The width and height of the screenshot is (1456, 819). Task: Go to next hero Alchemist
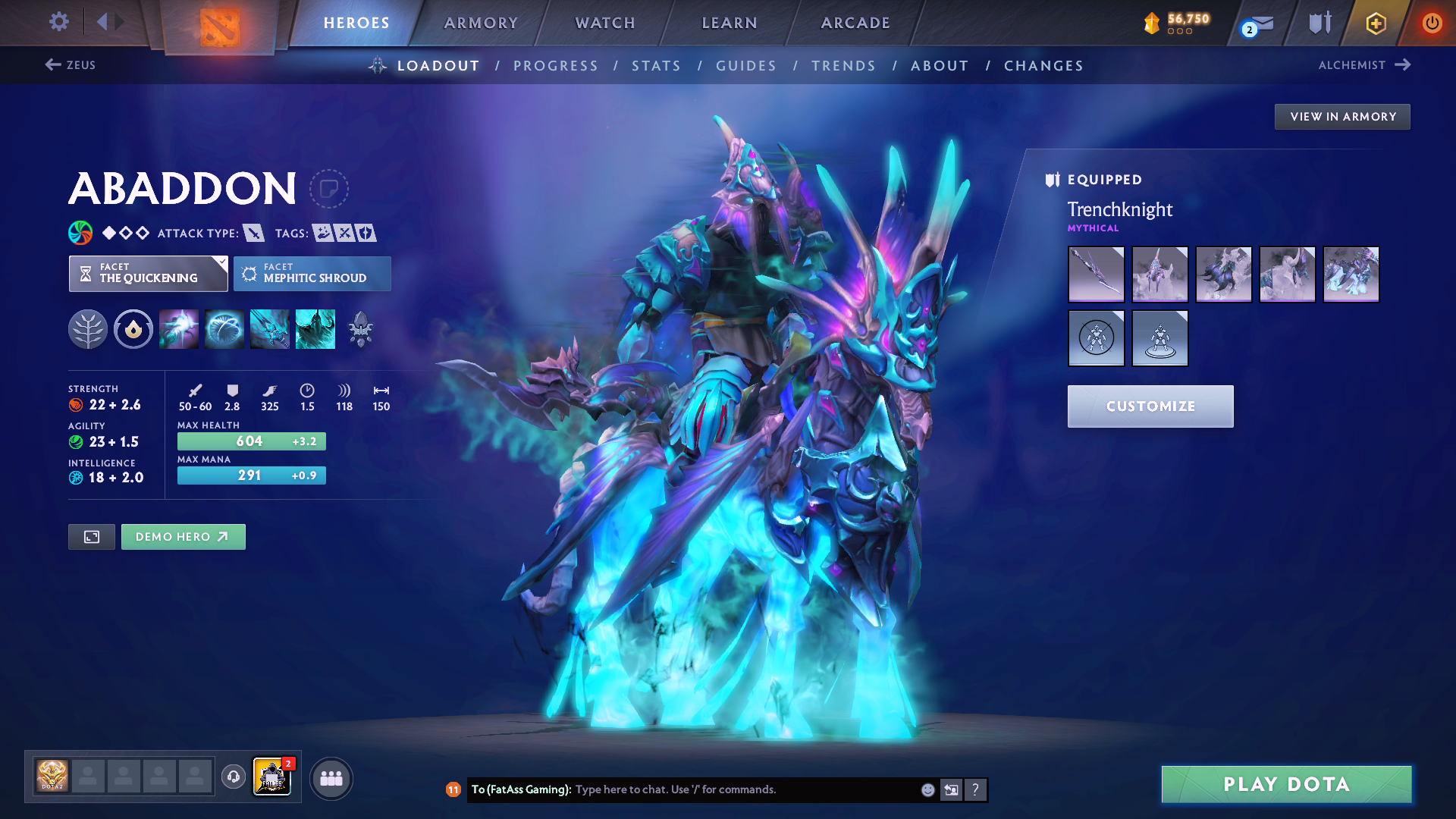tap(1363, 65)
